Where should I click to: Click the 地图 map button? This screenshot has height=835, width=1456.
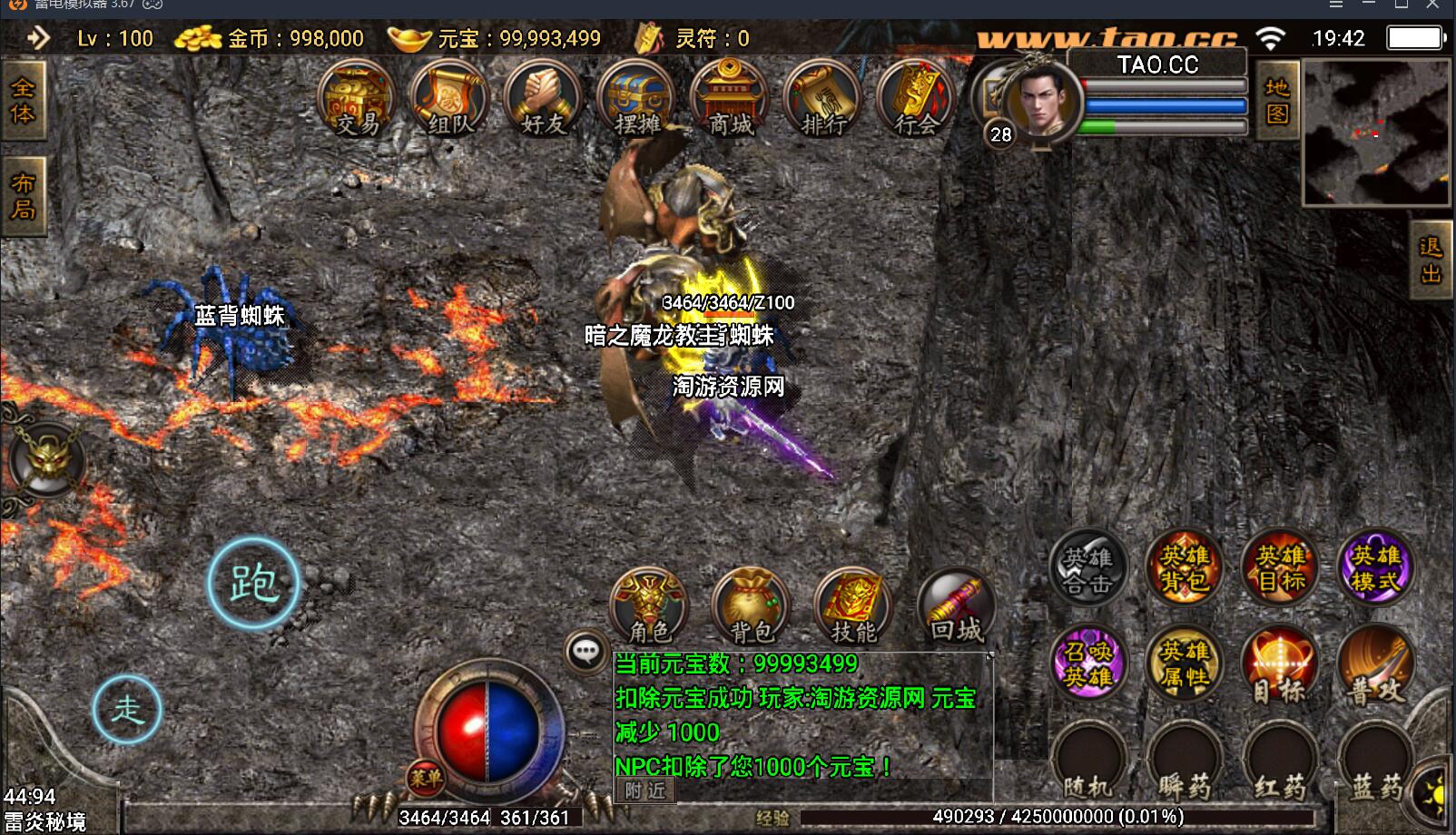click(x=1277, y=100)
